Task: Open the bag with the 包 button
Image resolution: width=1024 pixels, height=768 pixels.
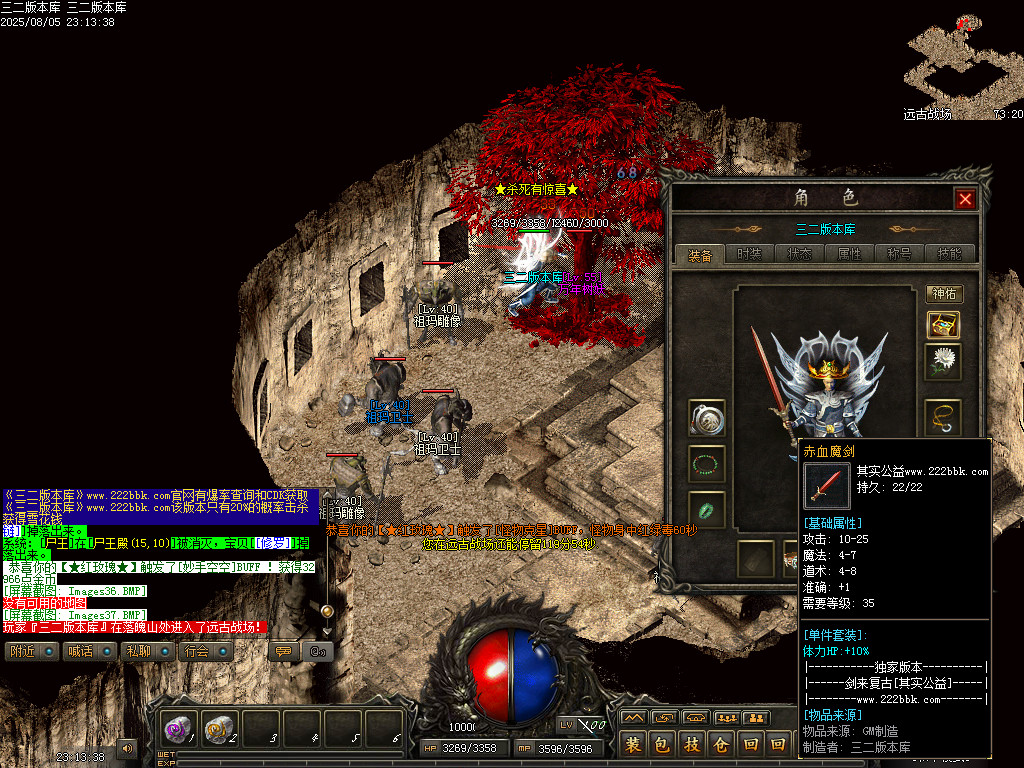Action: 662,745
